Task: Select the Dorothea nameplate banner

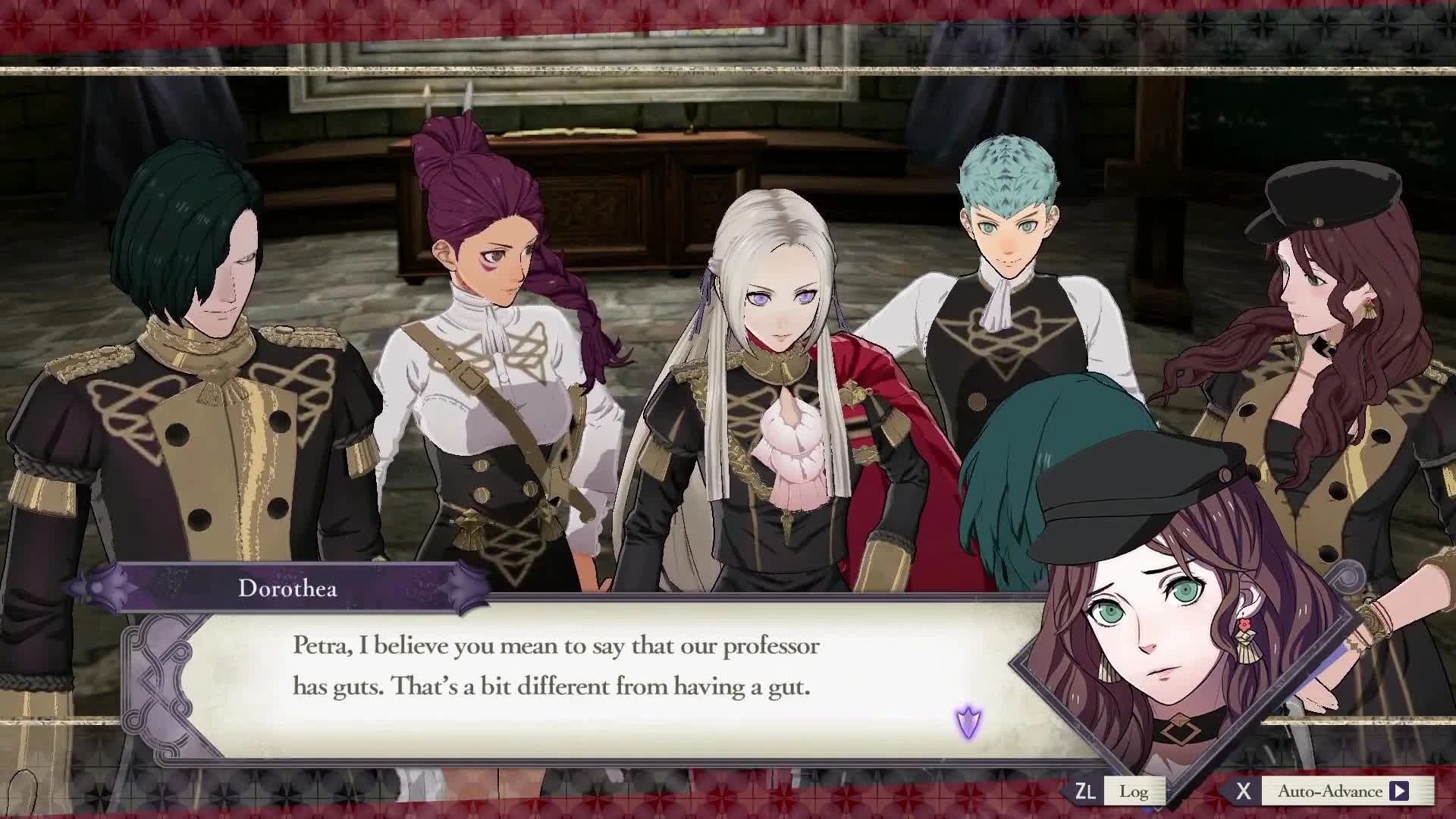Action: pyautogui.click(x=288, y=589)
